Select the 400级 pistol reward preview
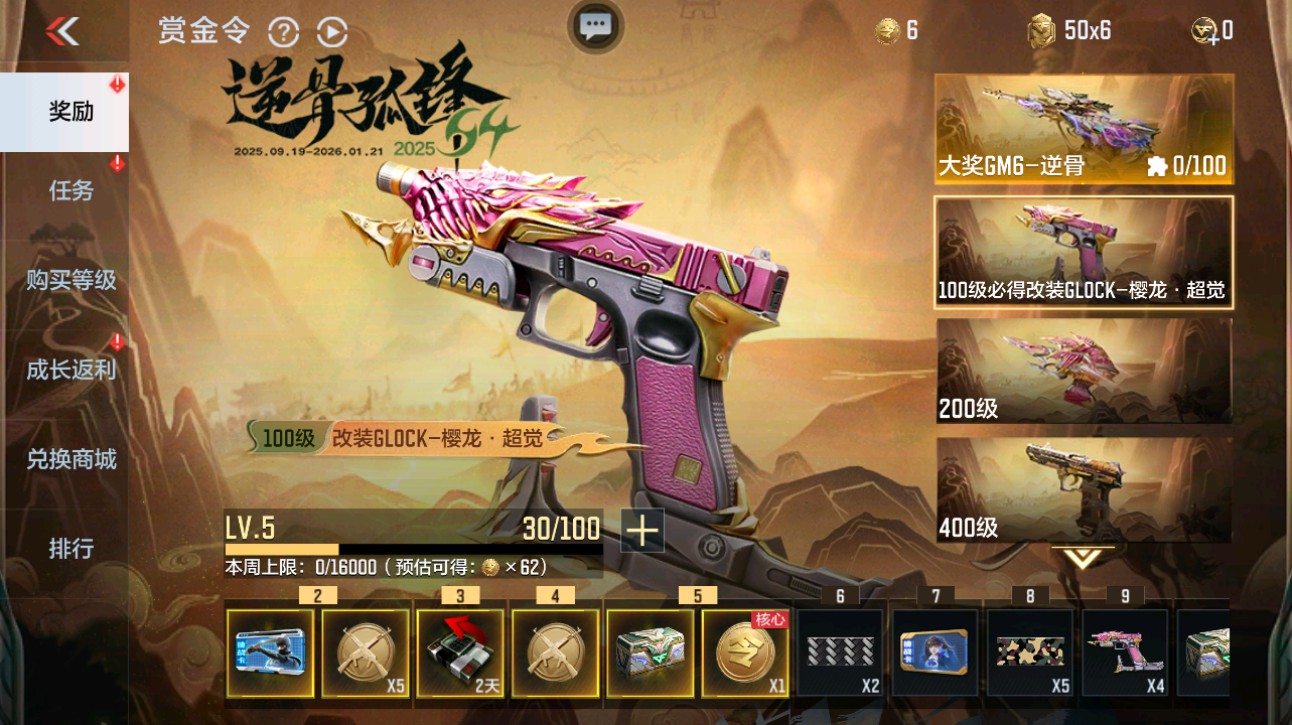The width and height of the screenshot is (1292, 725). [1084, 490]
